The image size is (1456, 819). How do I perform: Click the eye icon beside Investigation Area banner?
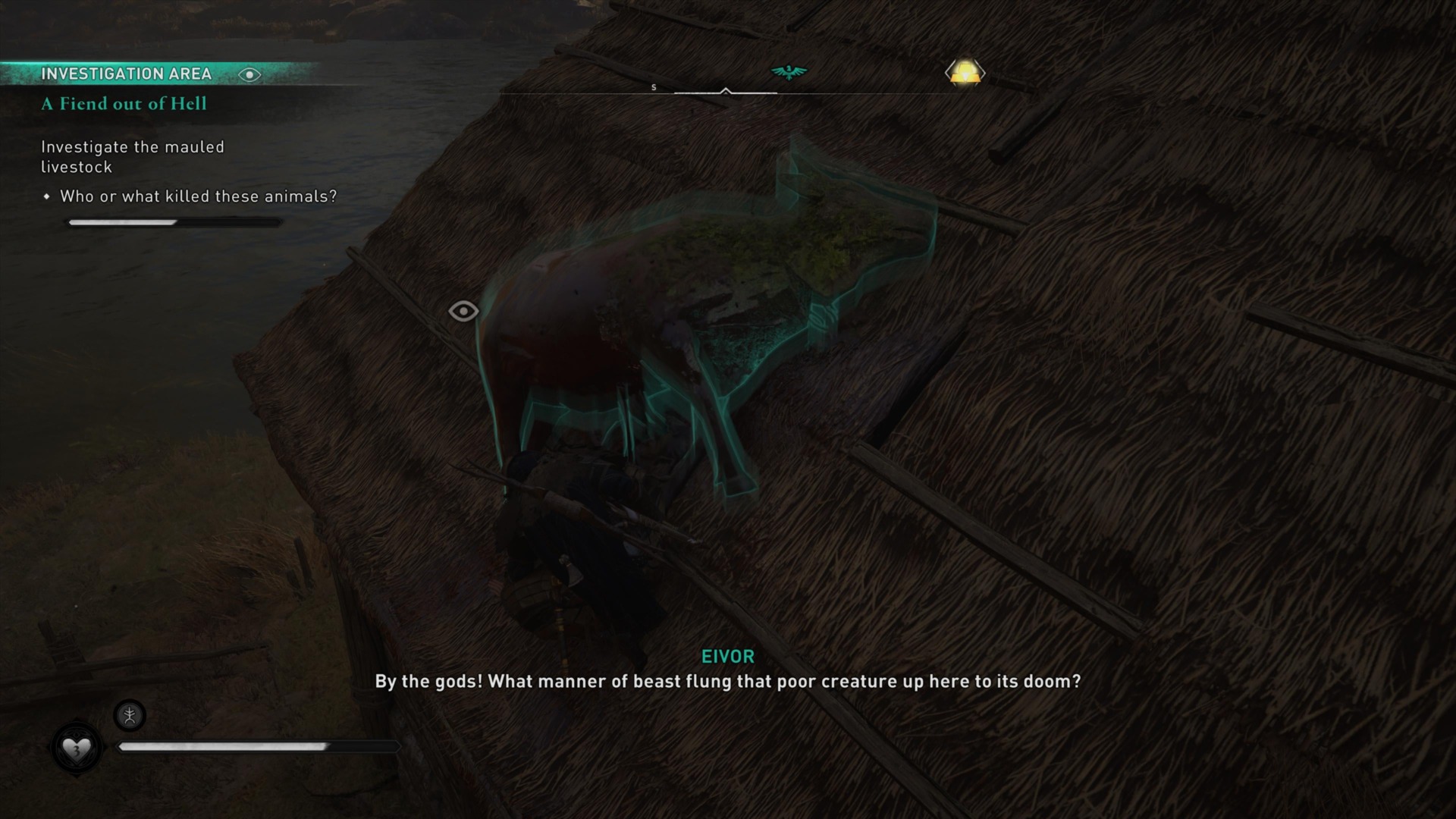pos(250,74)
